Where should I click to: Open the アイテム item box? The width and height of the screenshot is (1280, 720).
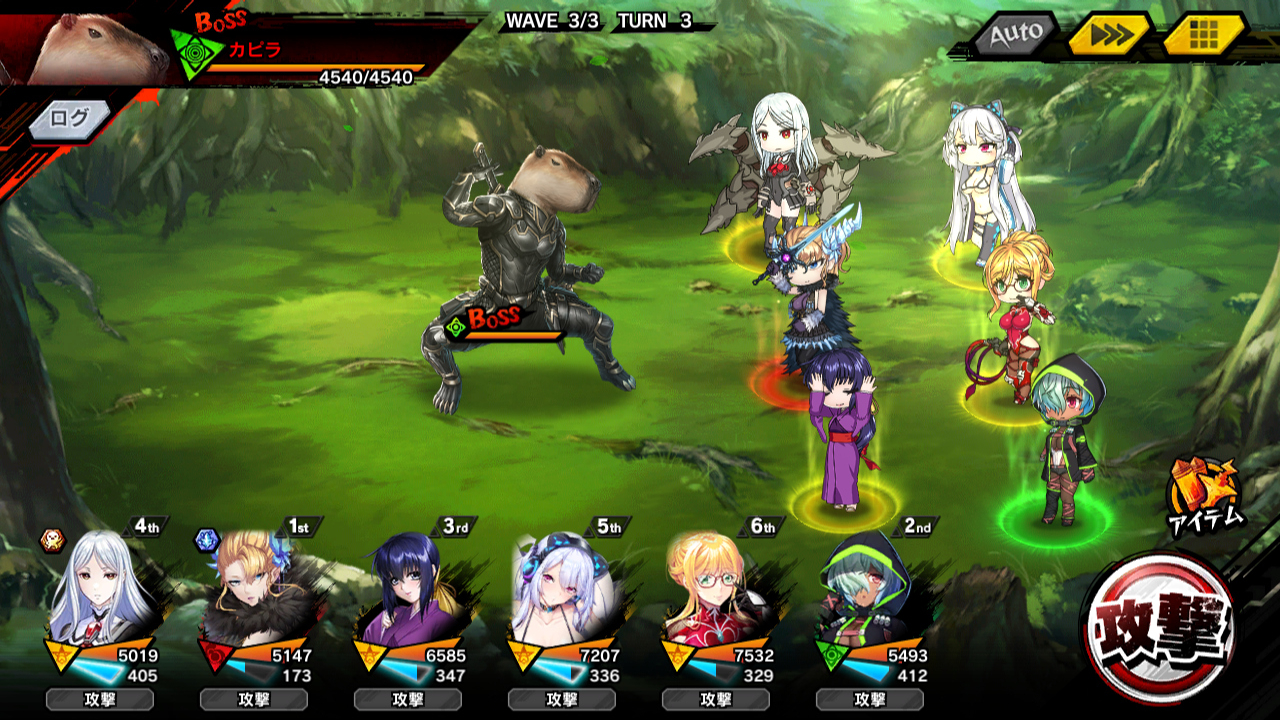point(1205,493)
